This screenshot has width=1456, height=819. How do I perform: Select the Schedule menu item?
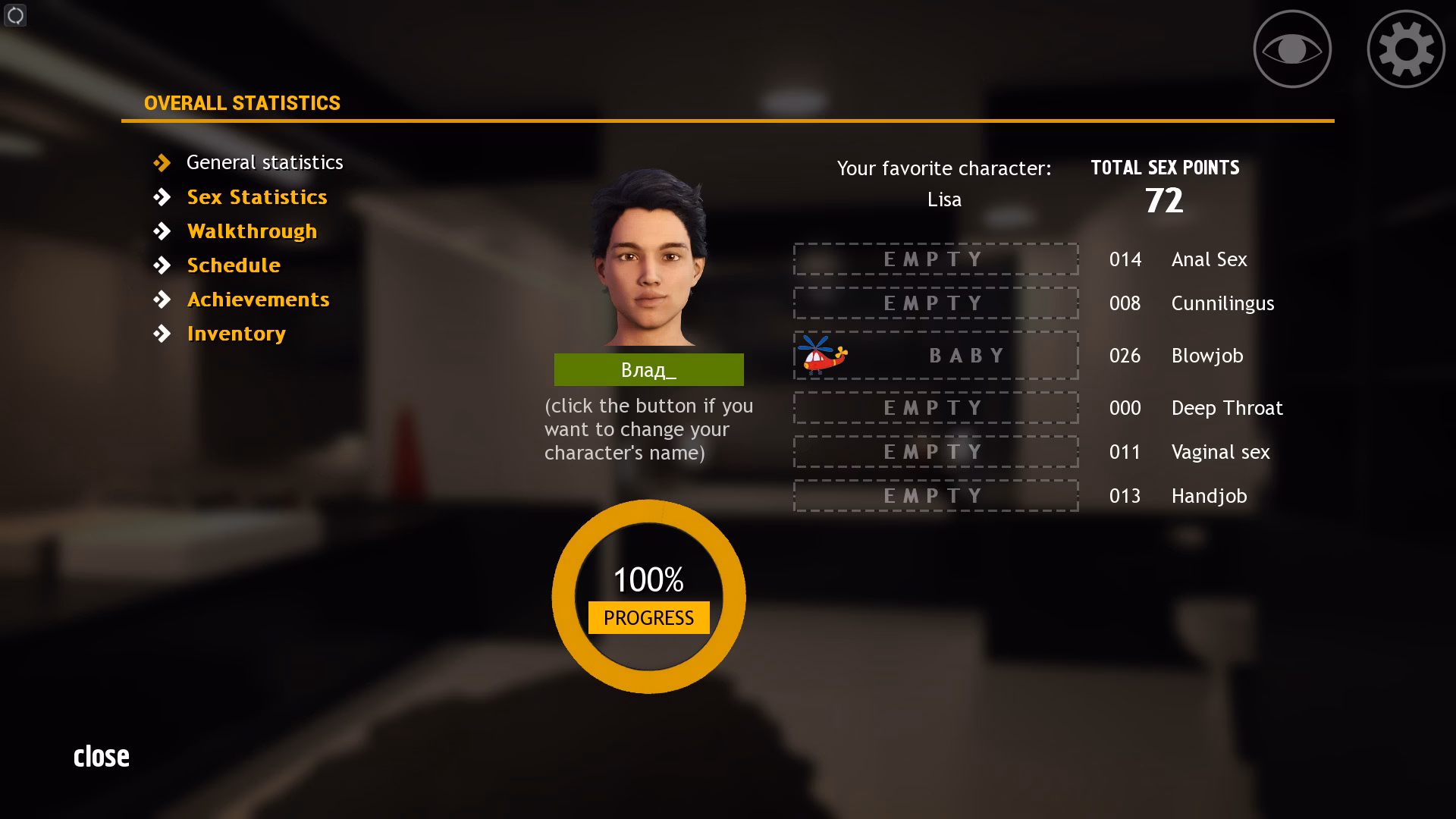pos(234,265)
